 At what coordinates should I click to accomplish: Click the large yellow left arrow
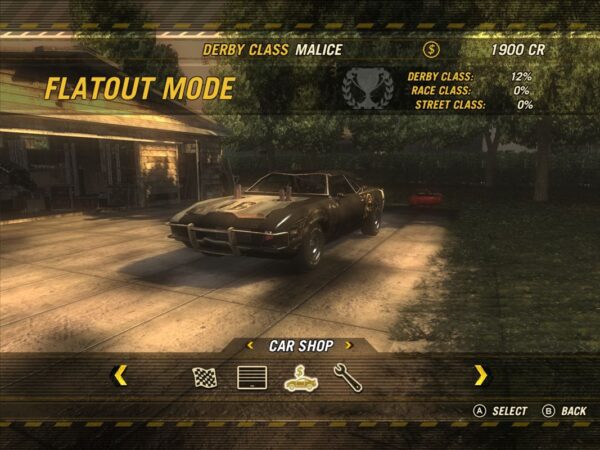(x=120, y=375)
